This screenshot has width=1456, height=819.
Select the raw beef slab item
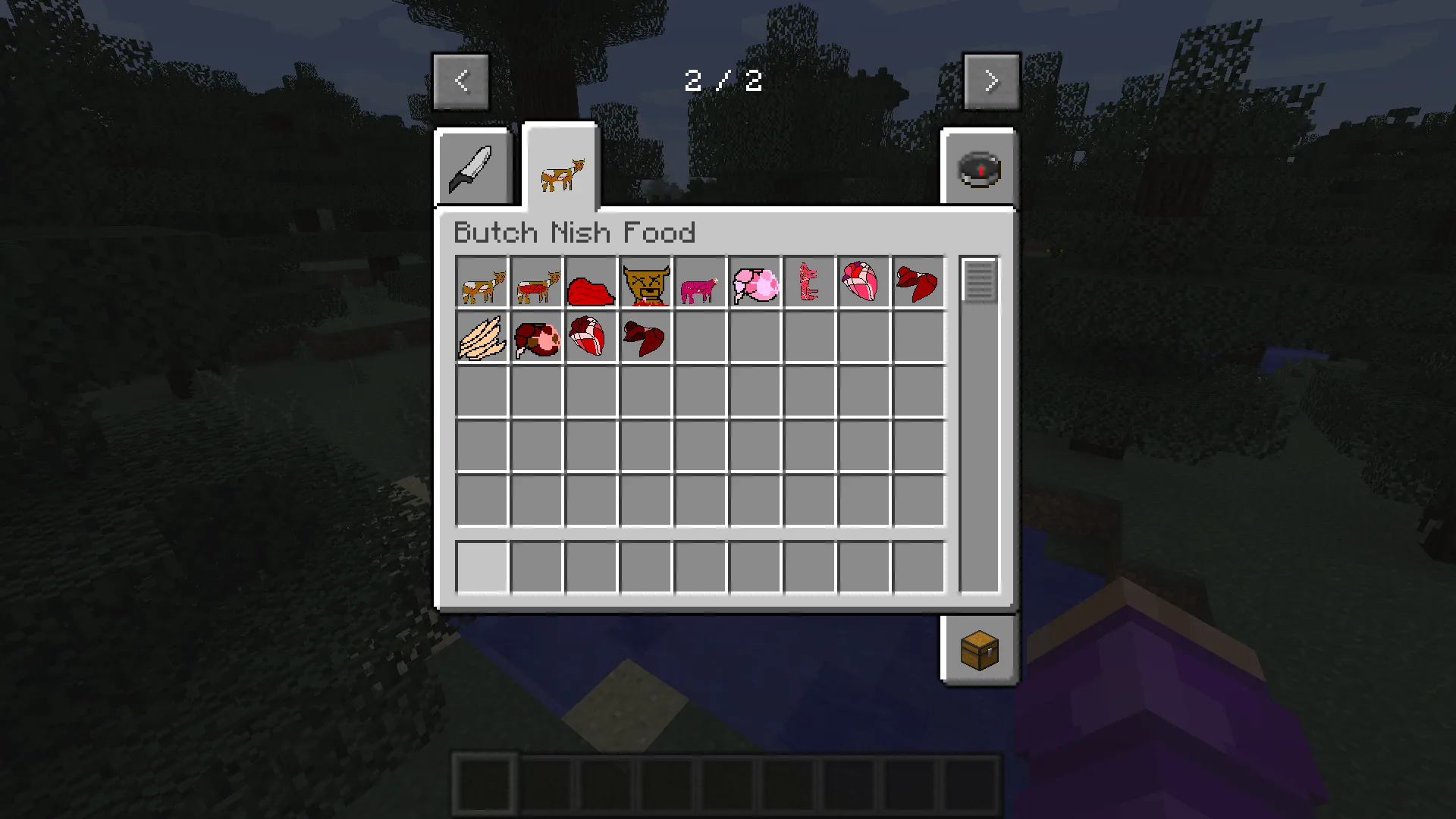(x=591, y=283)
